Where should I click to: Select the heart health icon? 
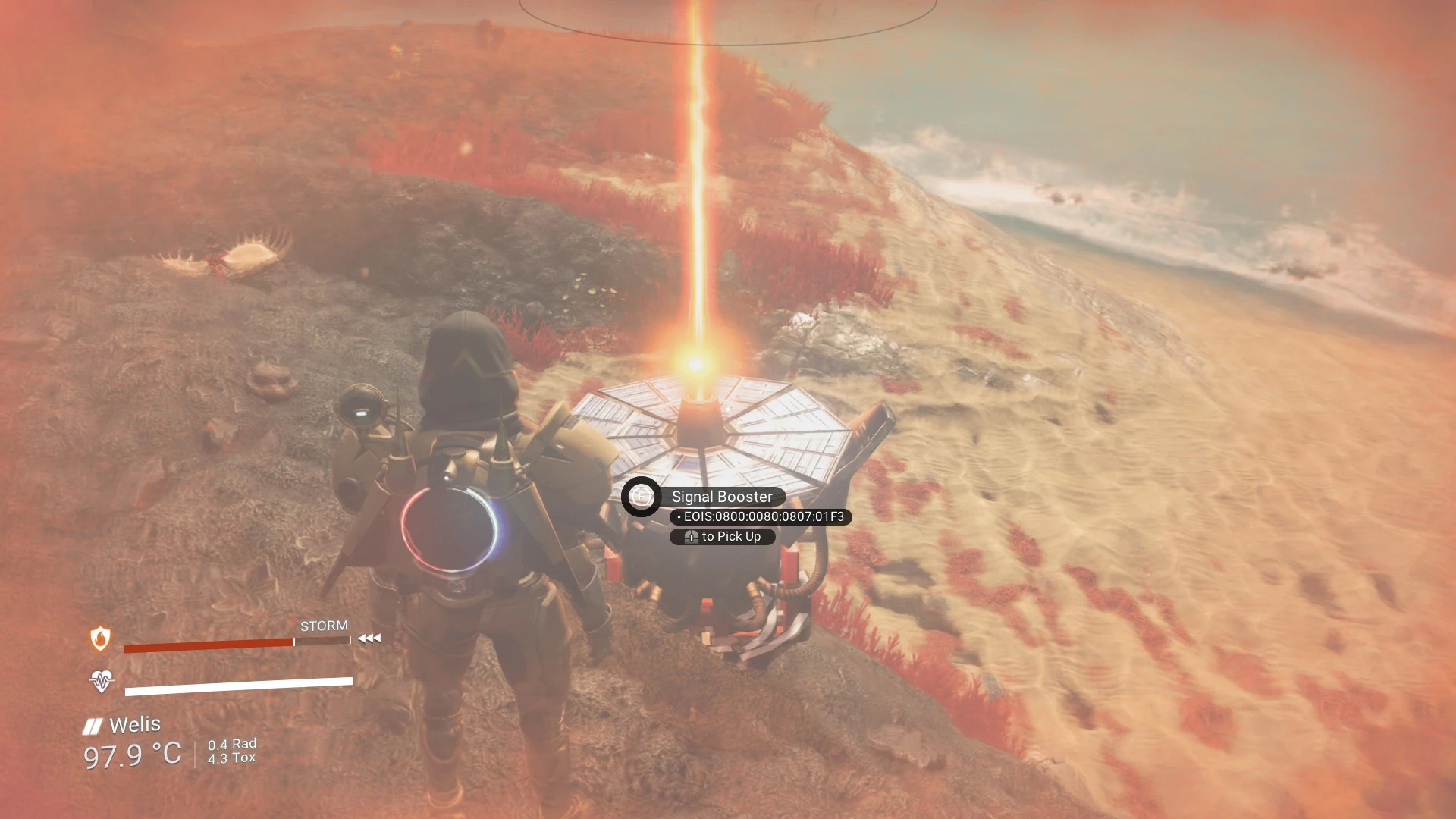pyautogui.click(x=101, y=681)
